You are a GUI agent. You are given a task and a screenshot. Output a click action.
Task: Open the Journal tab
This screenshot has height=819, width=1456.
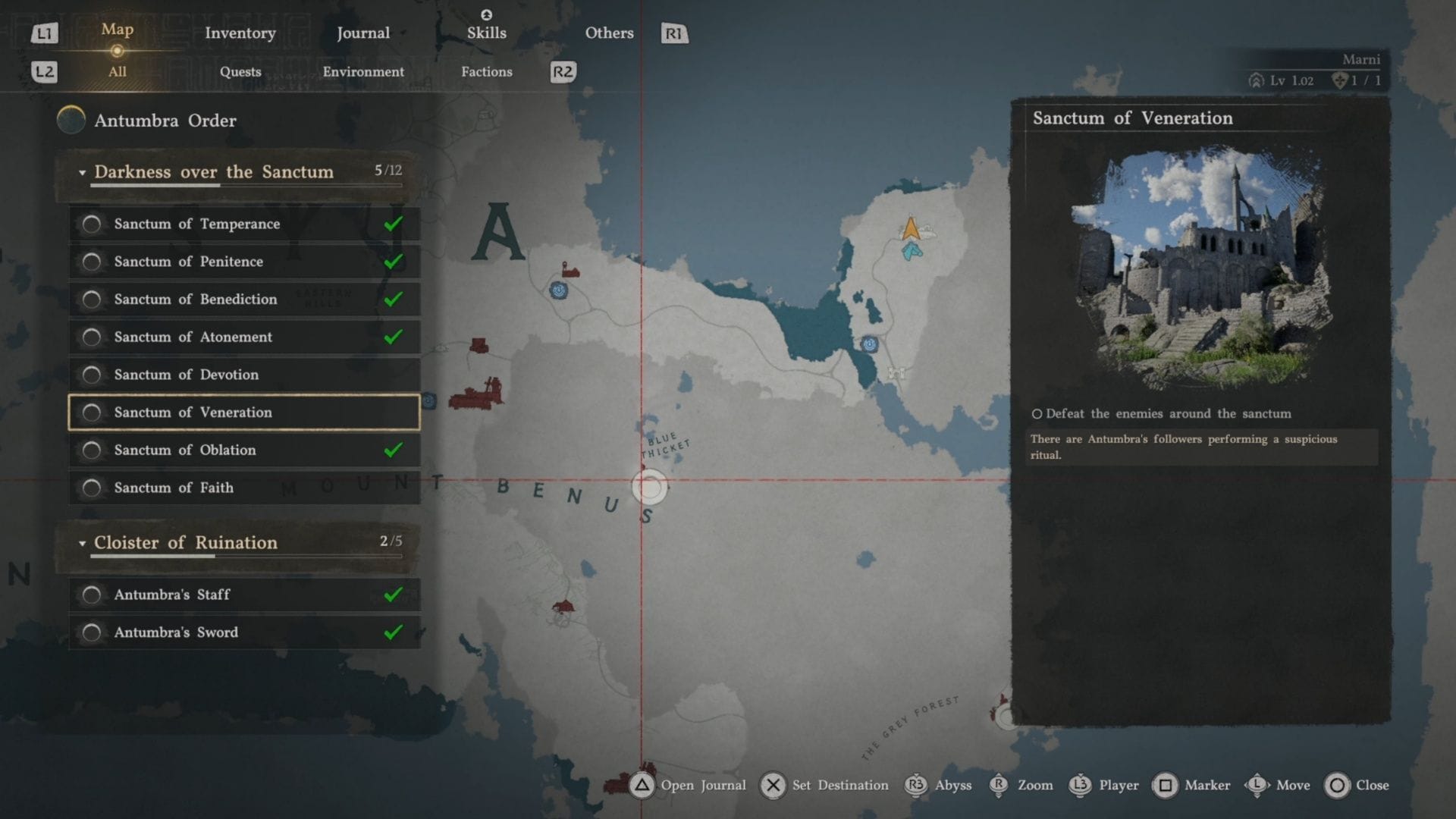point(362,33)
